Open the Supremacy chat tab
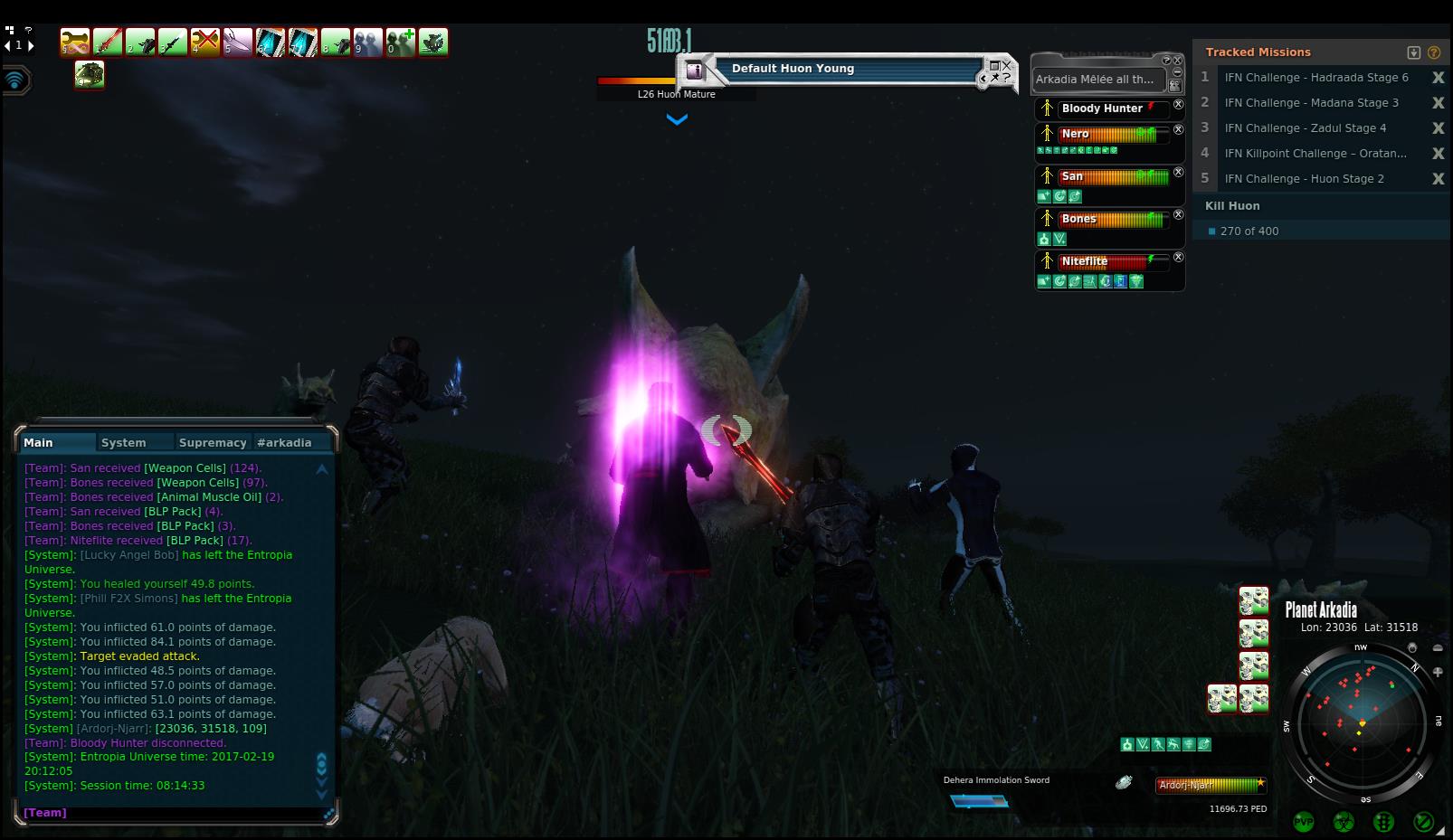Screen dimensions: 1453x840 [x=213, y=443]
